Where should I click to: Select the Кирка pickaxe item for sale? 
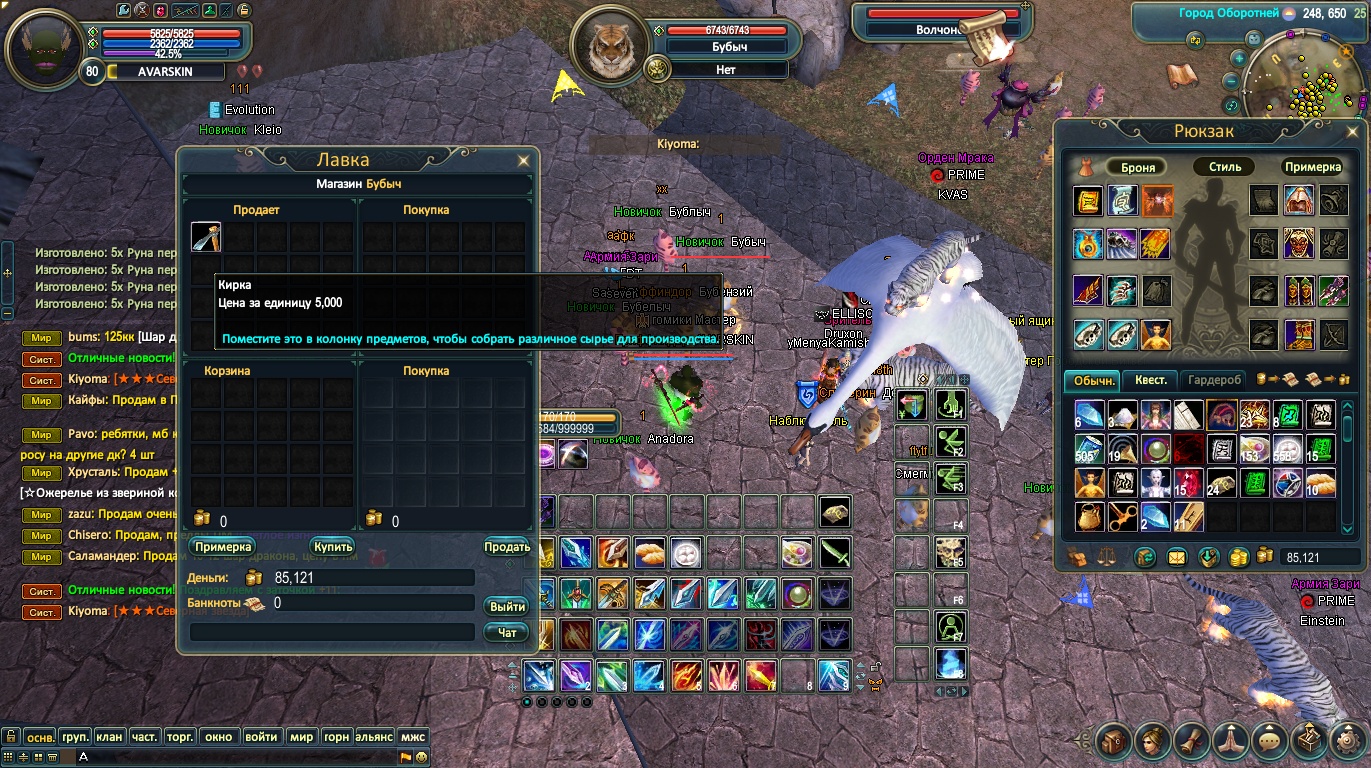(206, 237)
